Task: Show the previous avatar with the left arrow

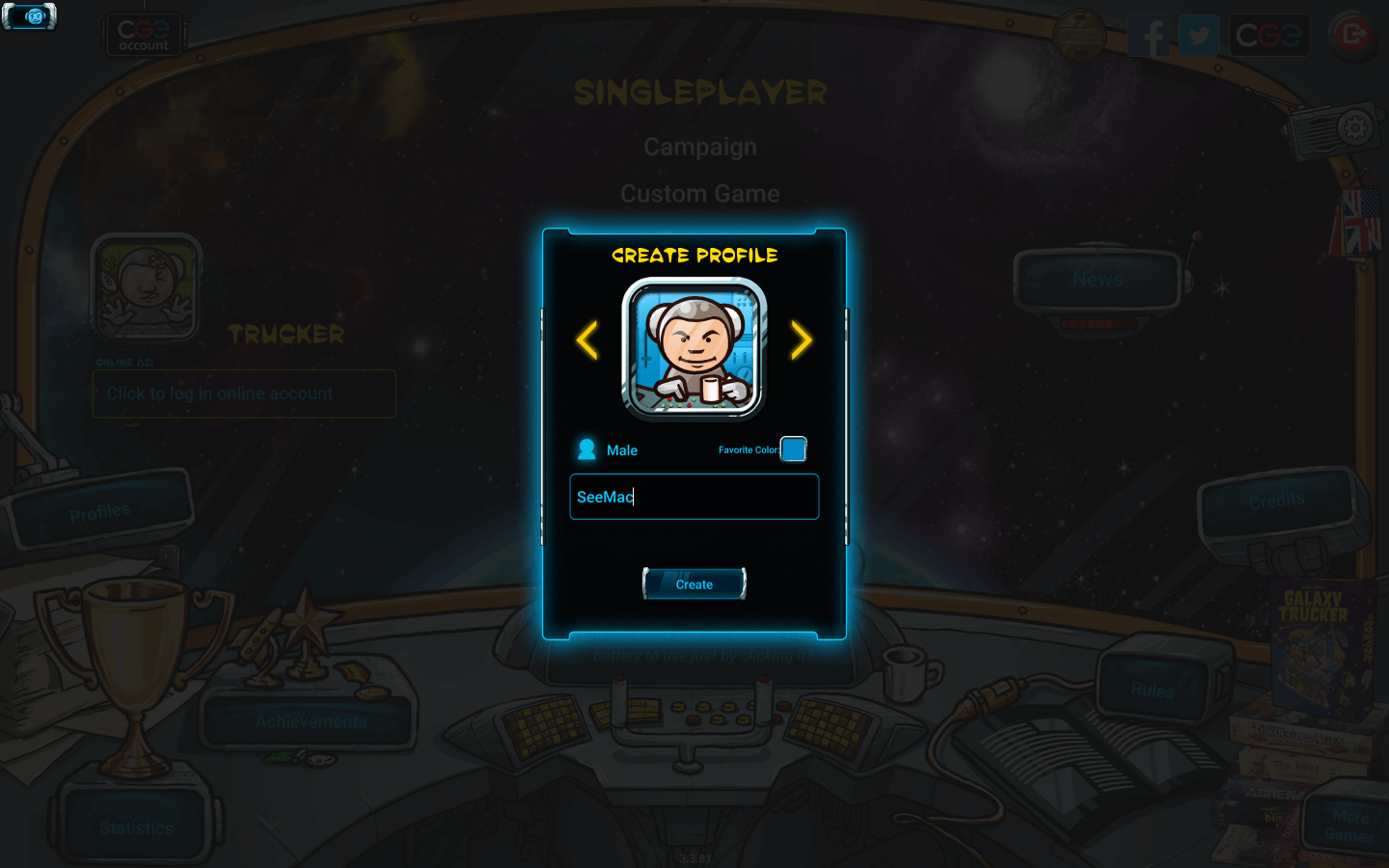Action: coord(586,340)
